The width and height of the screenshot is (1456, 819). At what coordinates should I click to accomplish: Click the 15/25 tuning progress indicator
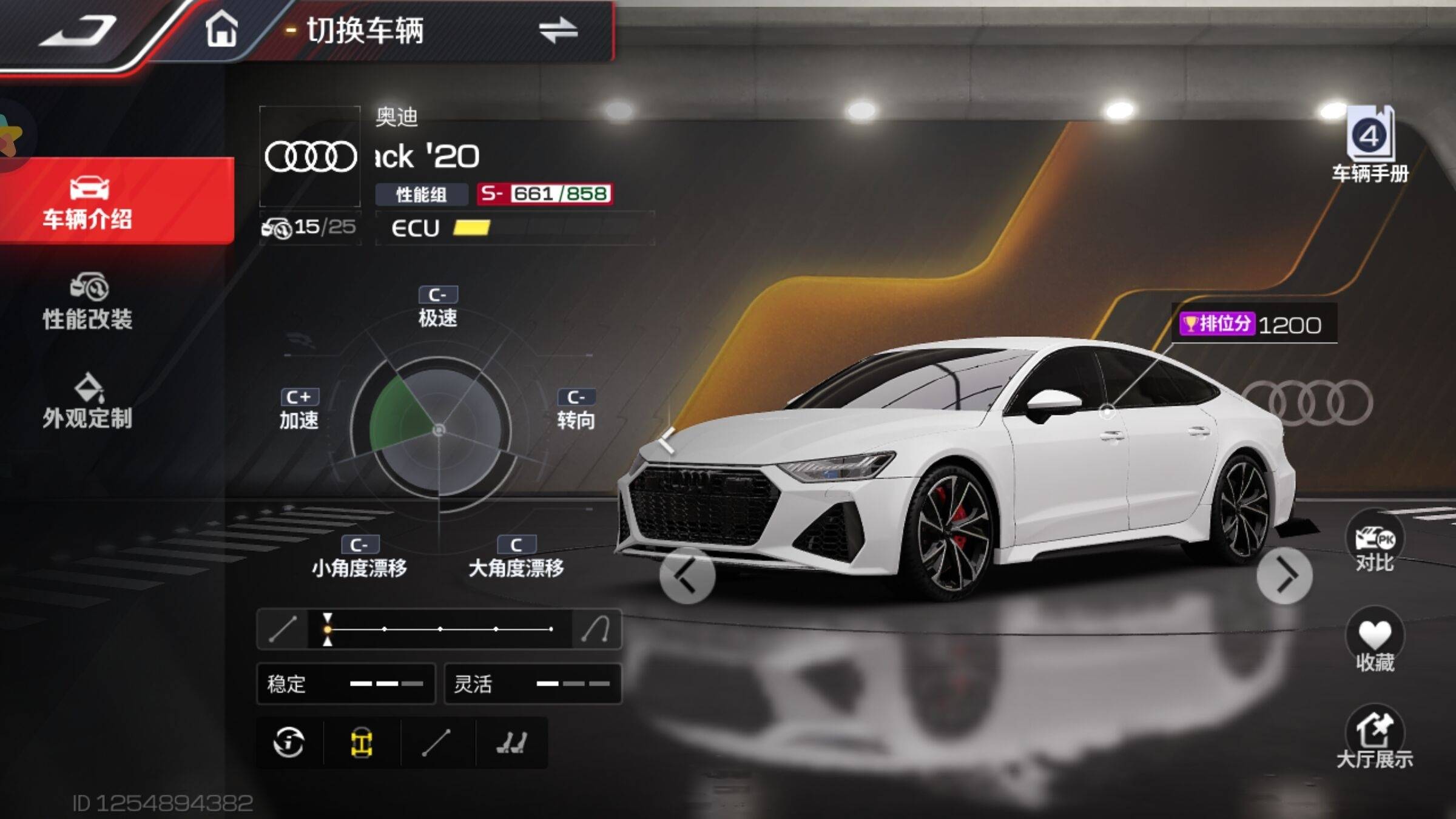(x=310, y=227)
